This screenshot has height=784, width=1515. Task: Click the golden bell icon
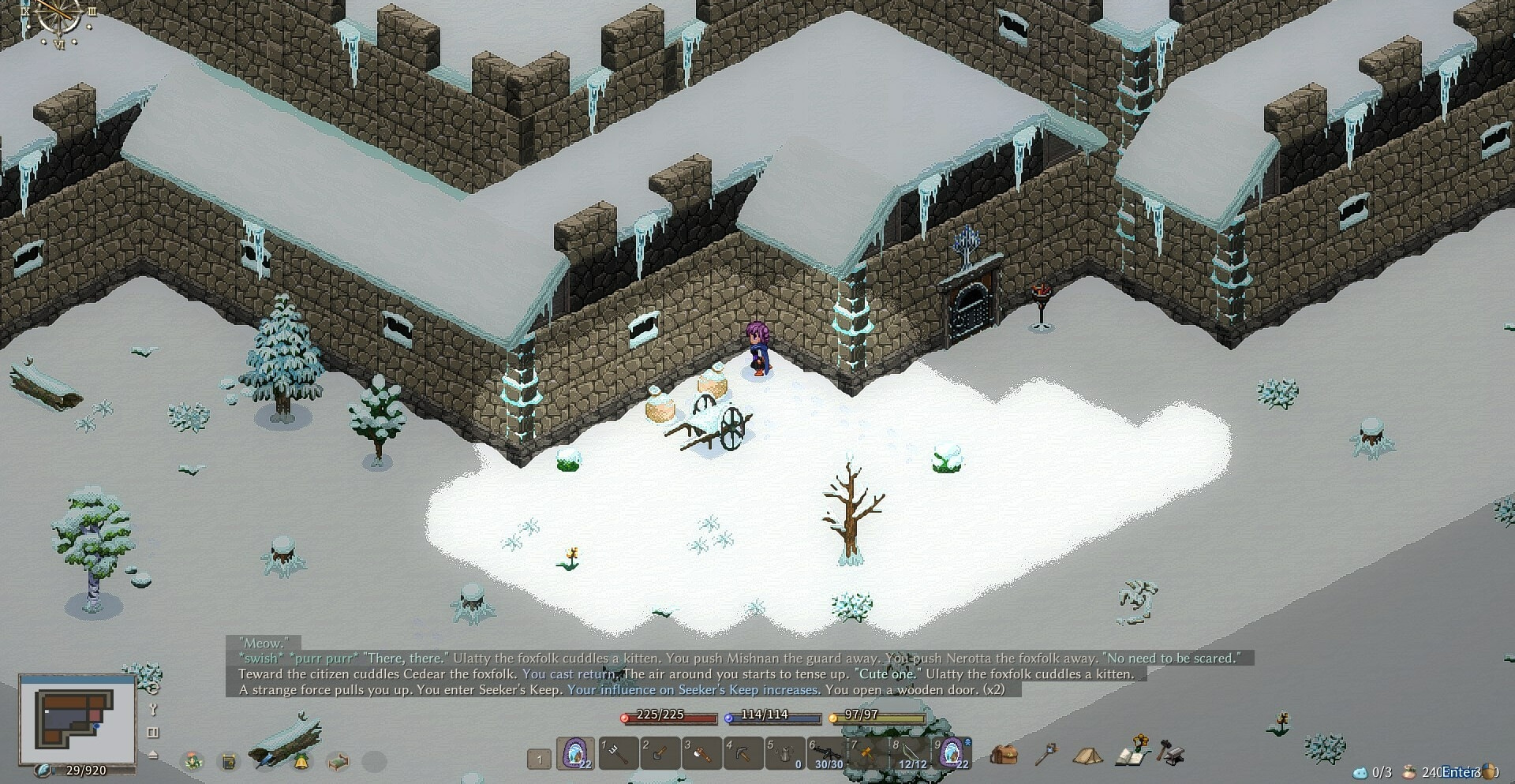tap(301, 761)
